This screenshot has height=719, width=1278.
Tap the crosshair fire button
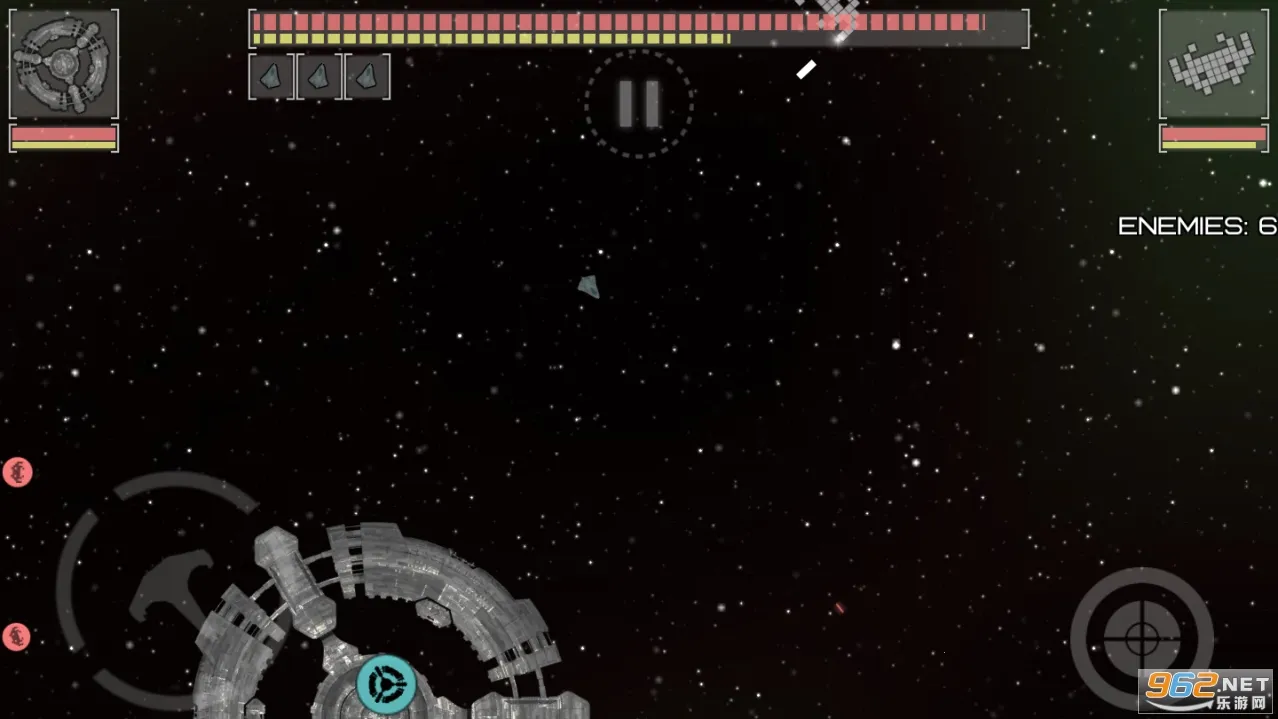pos(1141,638)
